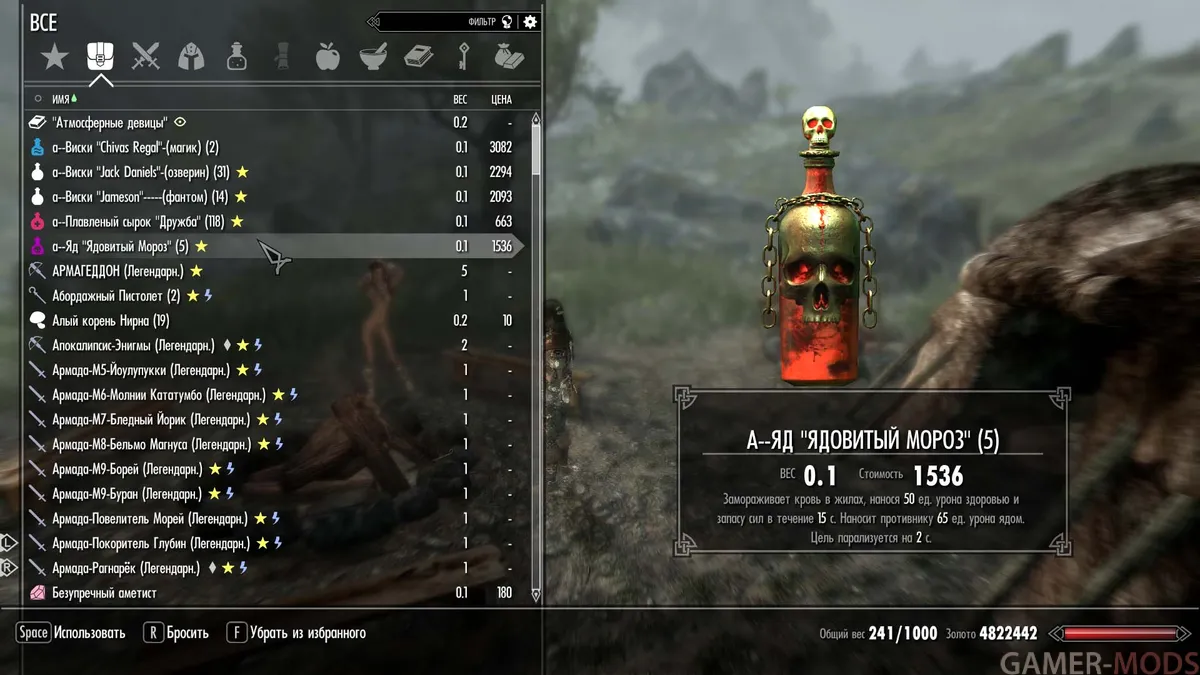Screen dimensions: 1200x675
Task: Choose the Плавленый сырок Дружба item
Action: (x=138, y=221)
